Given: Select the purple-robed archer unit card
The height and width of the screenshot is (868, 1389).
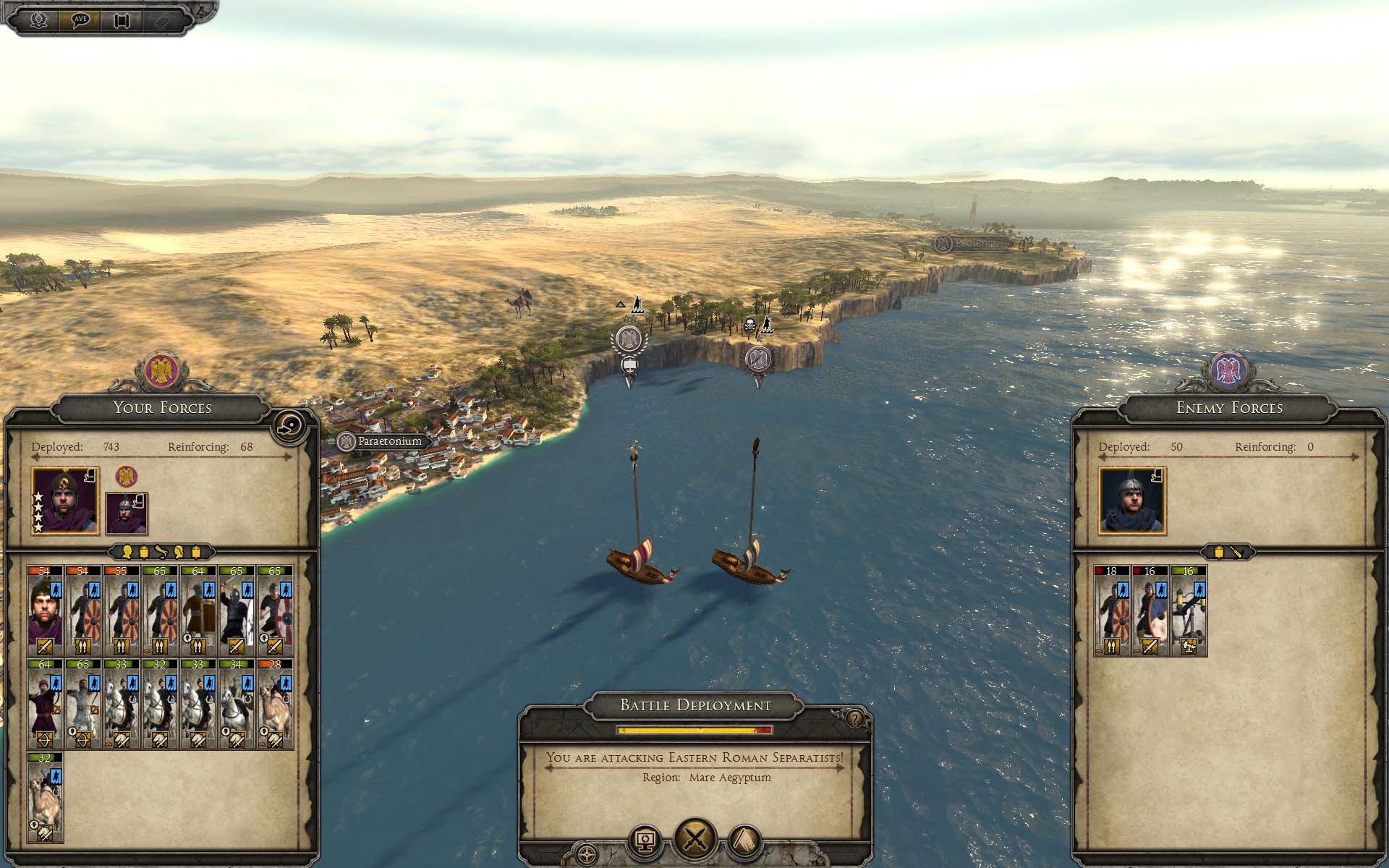Looking at the screenshot, I should tap(45, 703).
